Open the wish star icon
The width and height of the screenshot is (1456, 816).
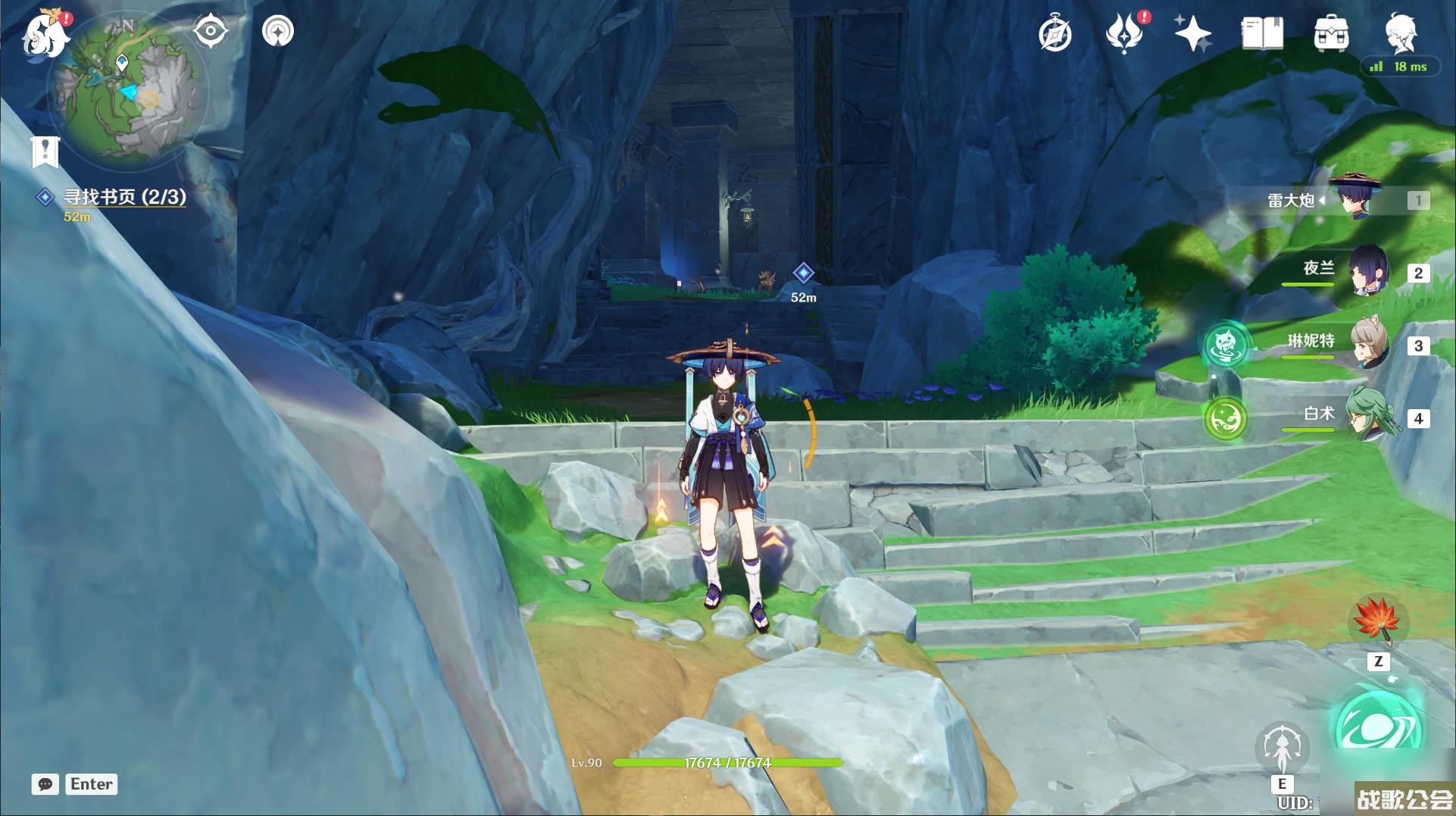click(1192, 34)
